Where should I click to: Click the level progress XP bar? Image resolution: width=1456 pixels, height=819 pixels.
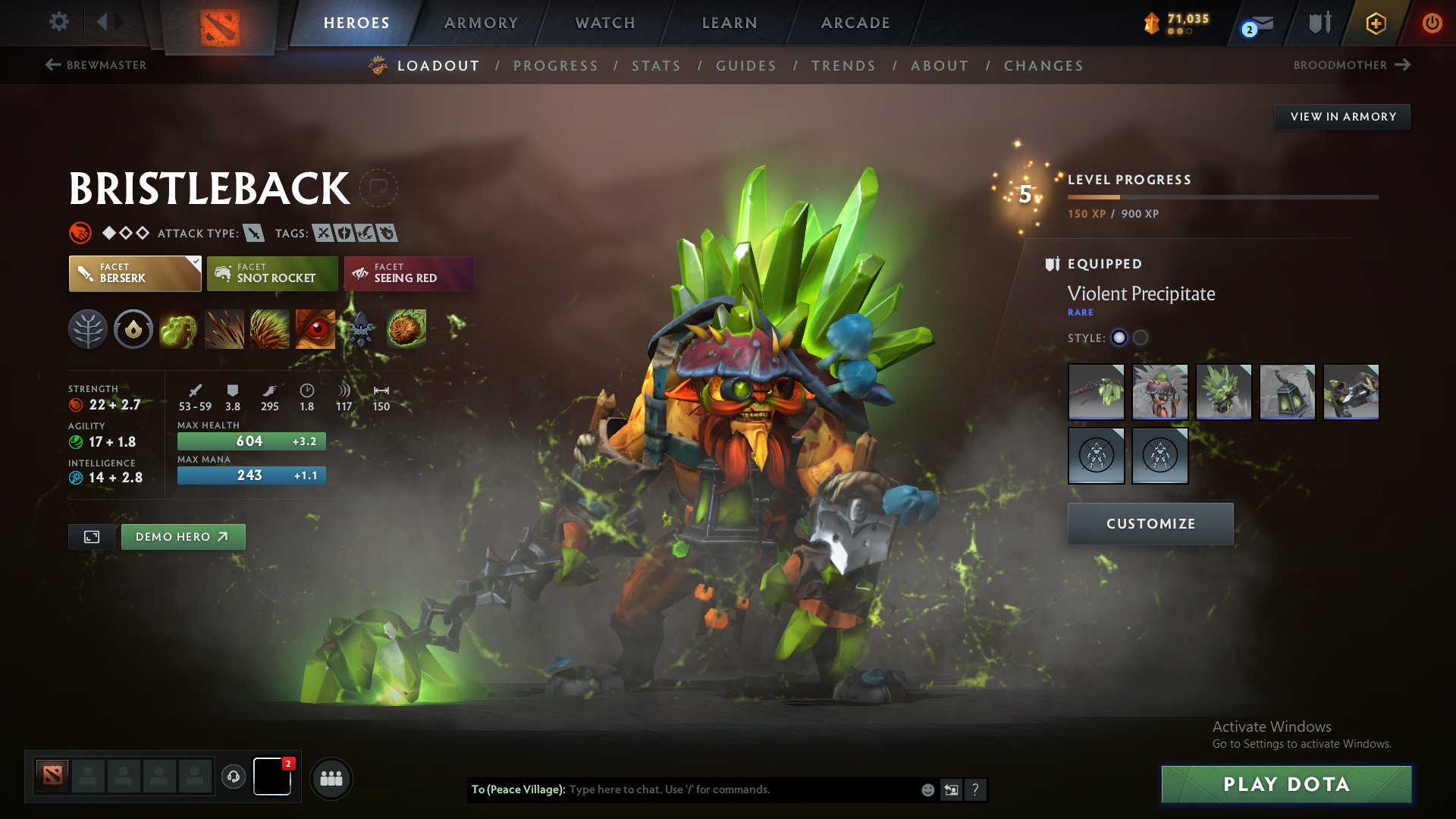click(1221, 196)
